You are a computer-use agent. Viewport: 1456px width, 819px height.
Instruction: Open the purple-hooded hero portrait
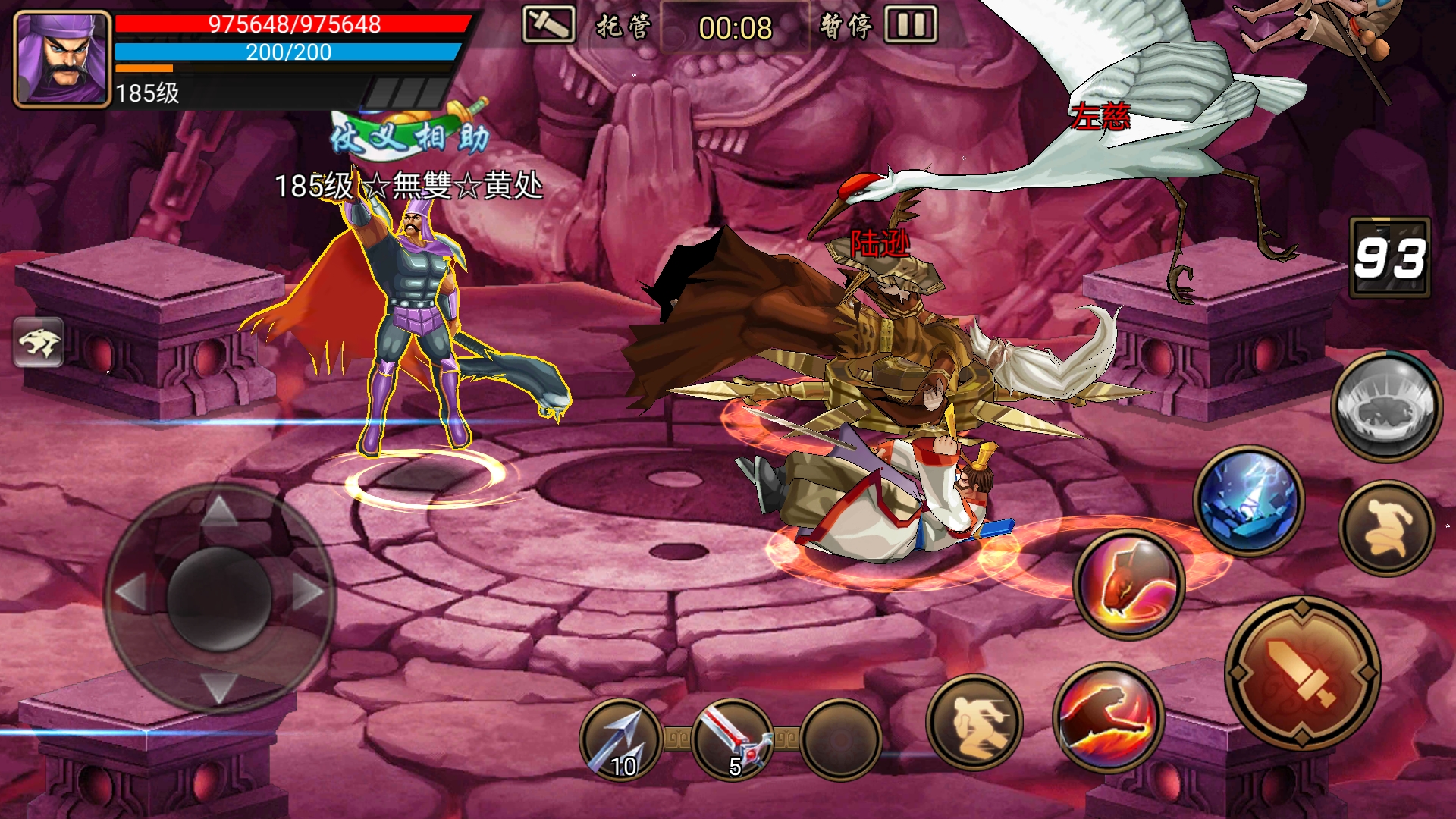coord(62,59)
